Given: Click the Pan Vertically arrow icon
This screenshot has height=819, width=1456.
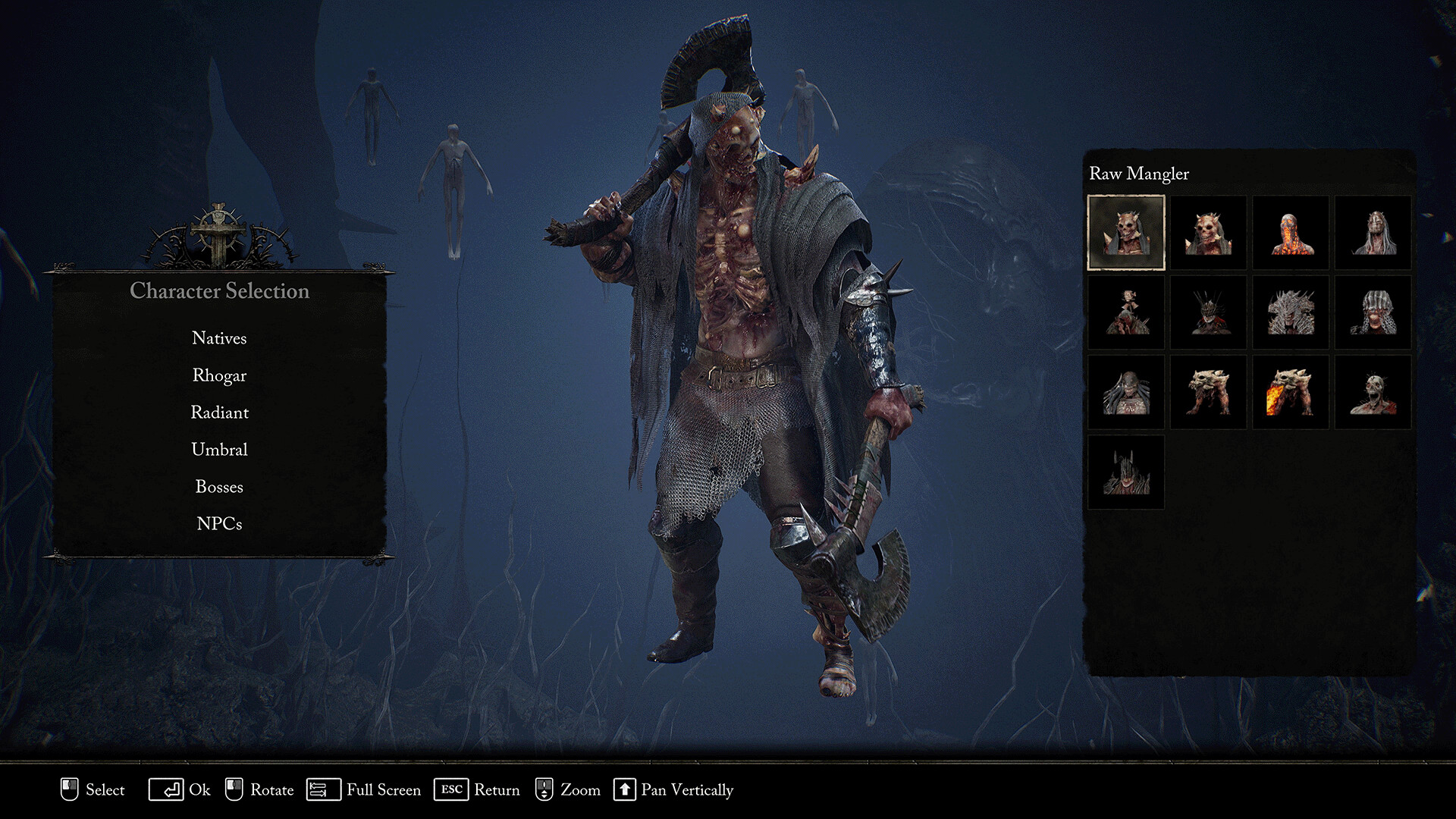Looking at the screenshot, I should pos(626,790).
